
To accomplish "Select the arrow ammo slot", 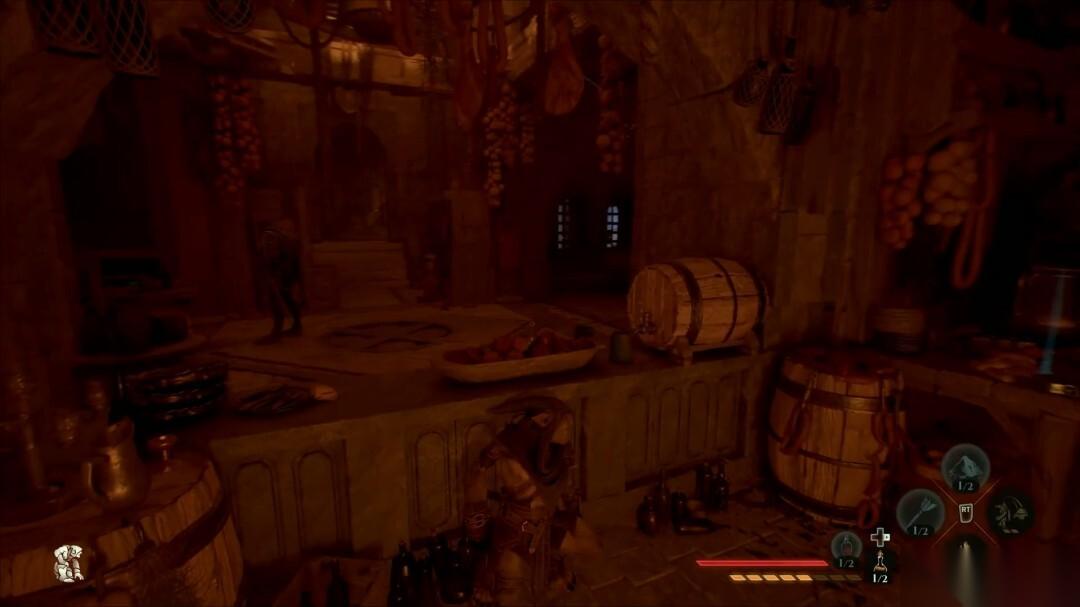I will 919,511.
